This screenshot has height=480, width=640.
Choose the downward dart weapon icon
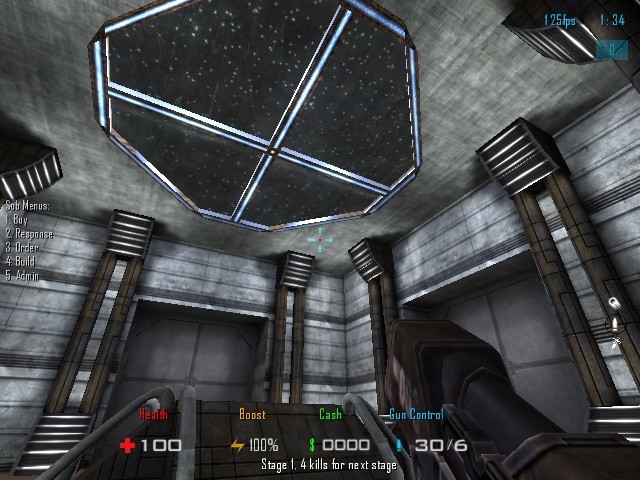point(617,342)
